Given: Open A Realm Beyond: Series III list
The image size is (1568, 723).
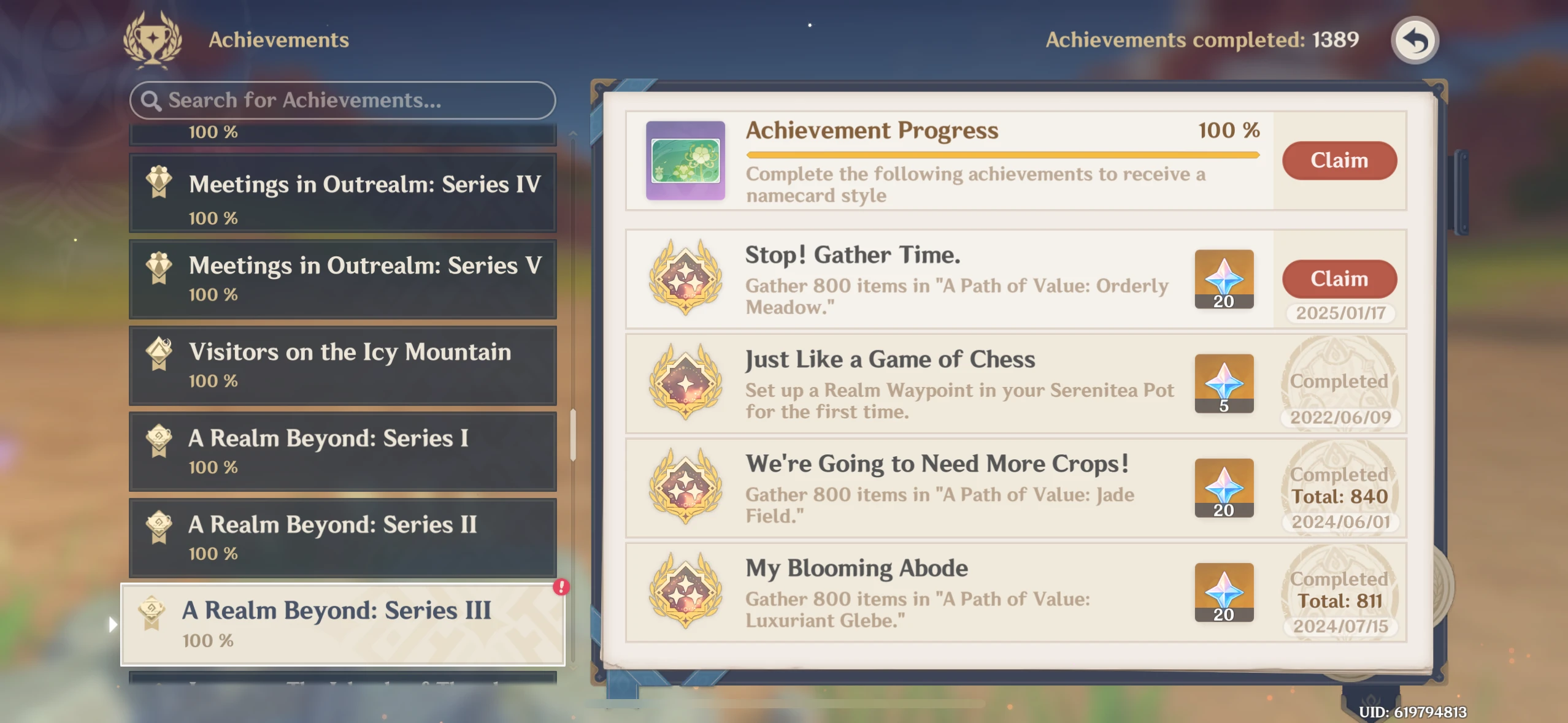Looking at the screenshot, I should click(342, 622).
